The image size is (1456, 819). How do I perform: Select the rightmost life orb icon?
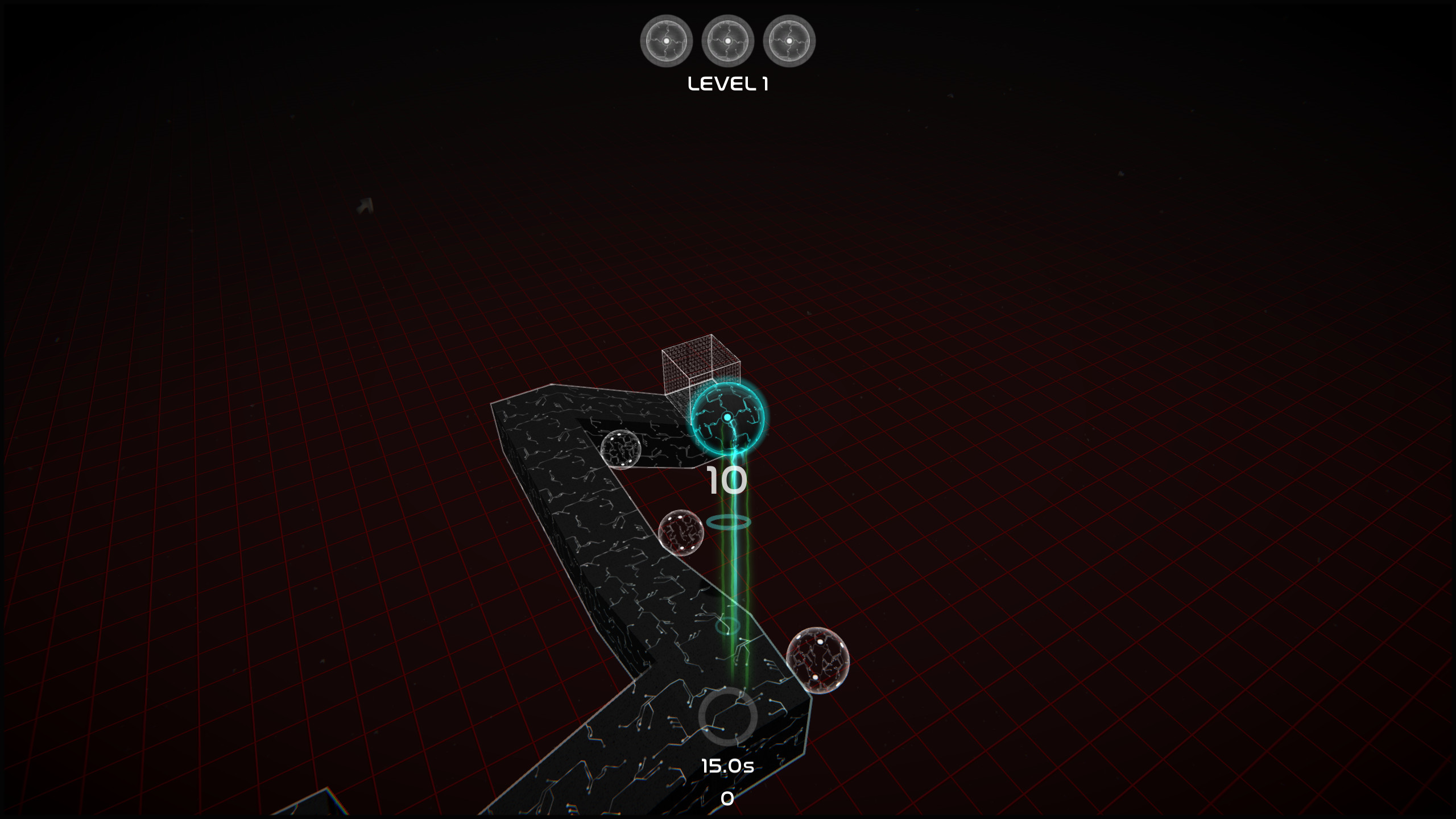tap(789, 40)
